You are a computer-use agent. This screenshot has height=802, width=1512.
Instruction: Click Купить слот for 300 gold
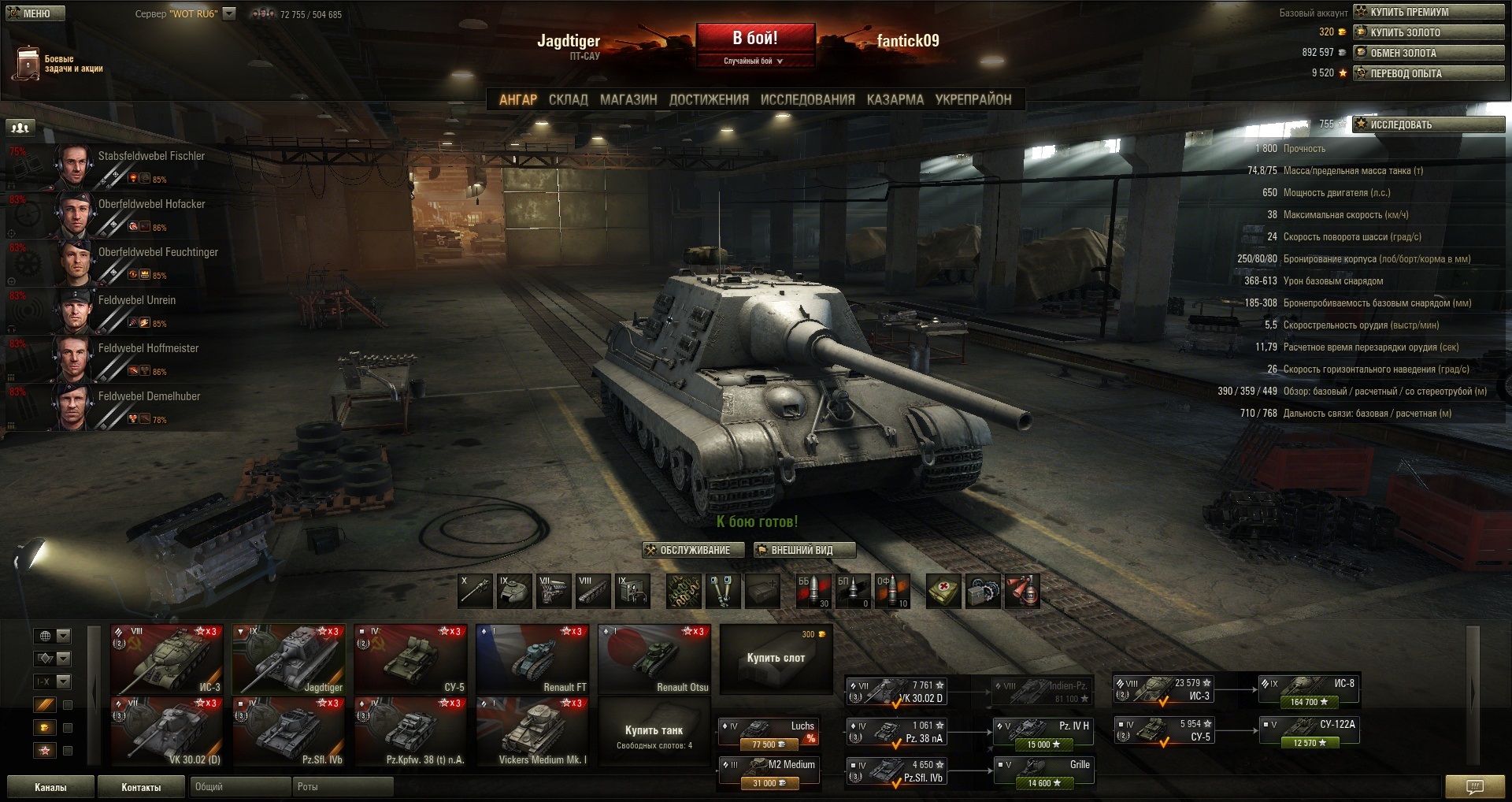click(x=776, y=658)
